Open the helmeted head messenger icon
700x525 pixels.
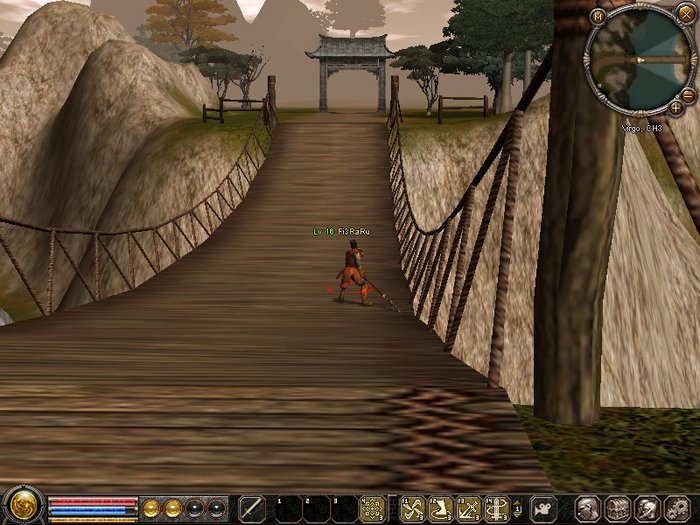(x=647, y=508)
